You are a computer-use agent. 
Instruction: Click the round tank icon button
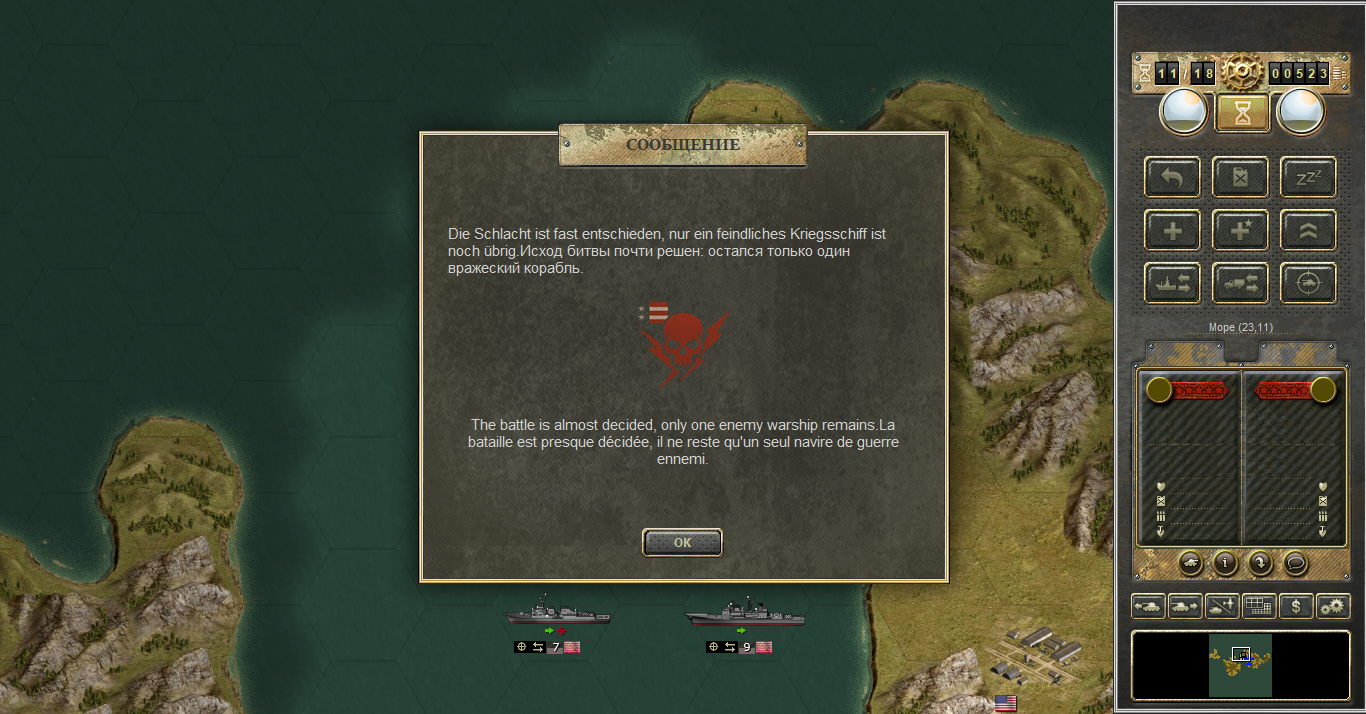[x=1191, y=563]
